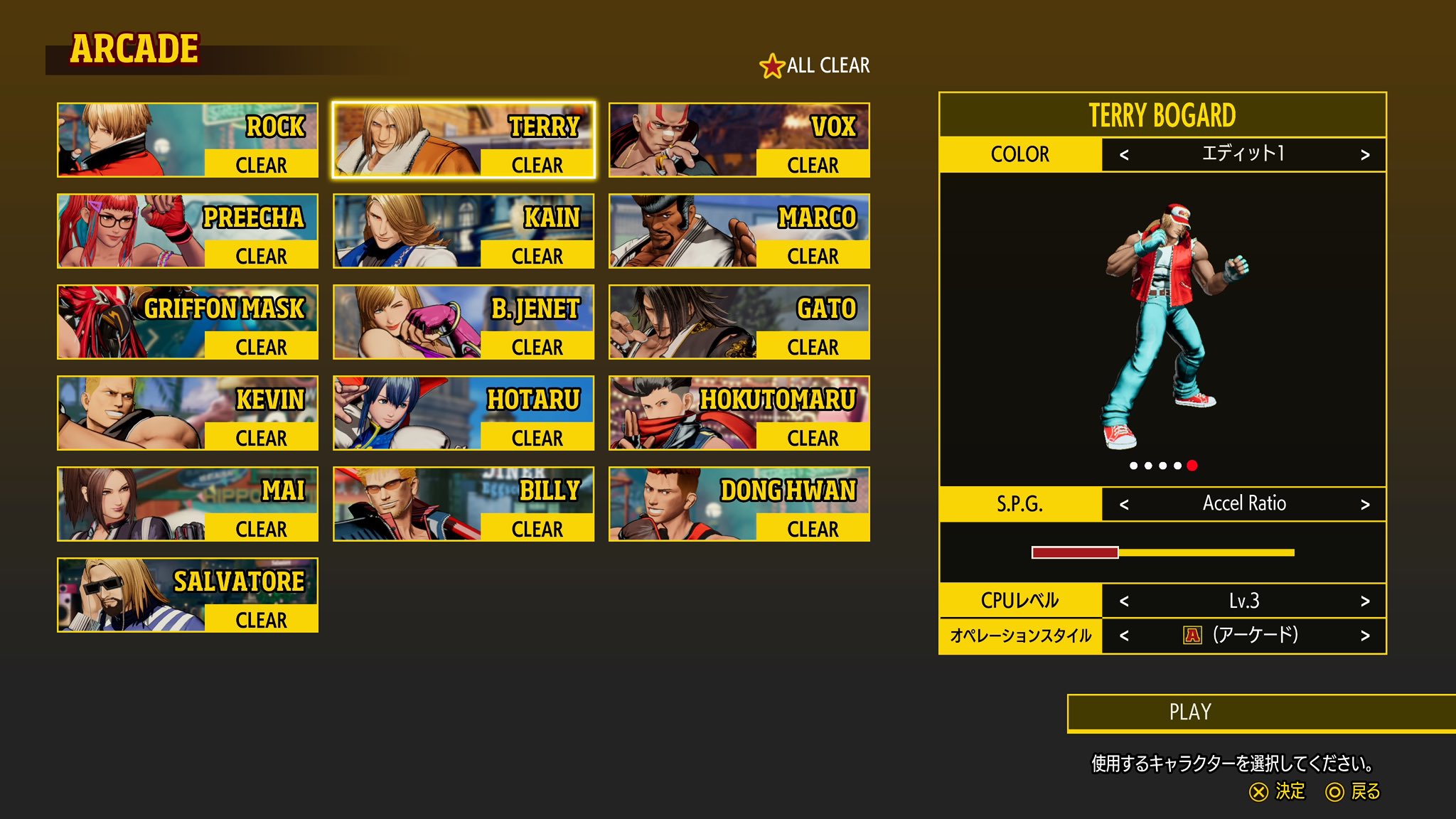Change S.P.G. to the previous setting
The height and width of the screenshot is (819, 1456).
[x=1124, y=505]
